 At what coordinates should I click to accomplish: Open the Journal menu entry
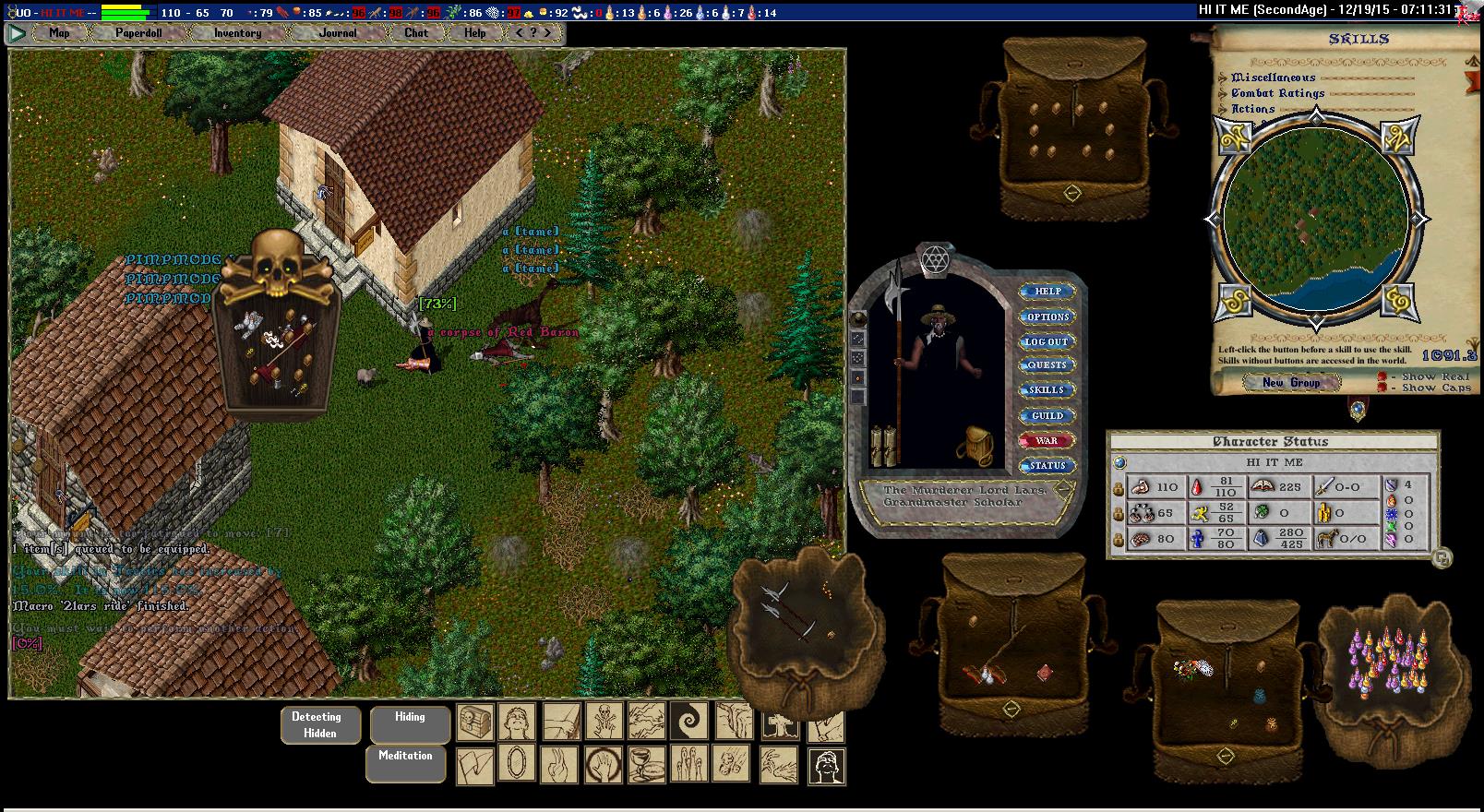(x=338, y=33)
